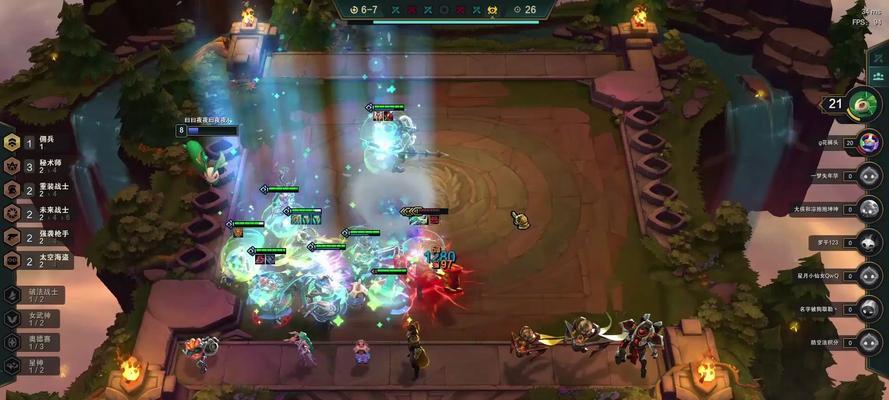Show the 未来战士 trait info
Viewport: 889px width, 400px height.
pos(30,214)
